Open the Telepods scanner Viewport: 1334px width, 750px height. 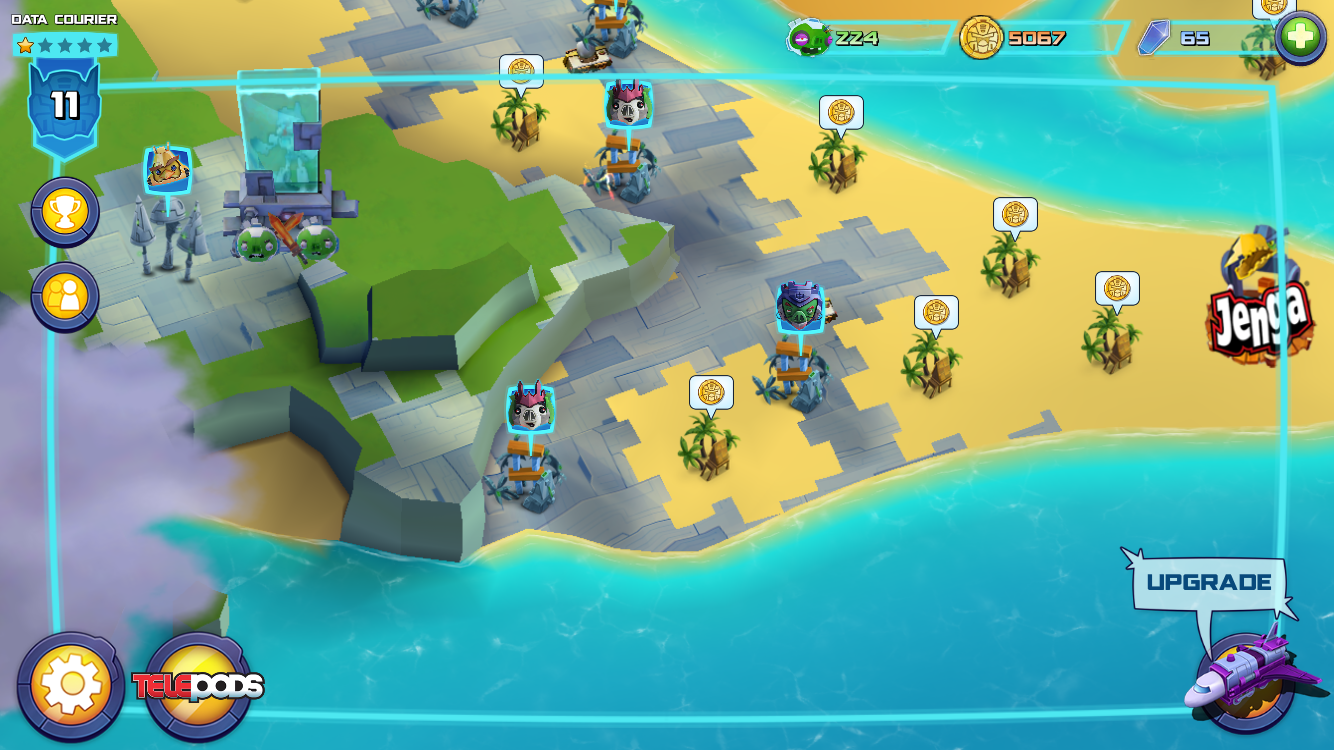(199, 687)
